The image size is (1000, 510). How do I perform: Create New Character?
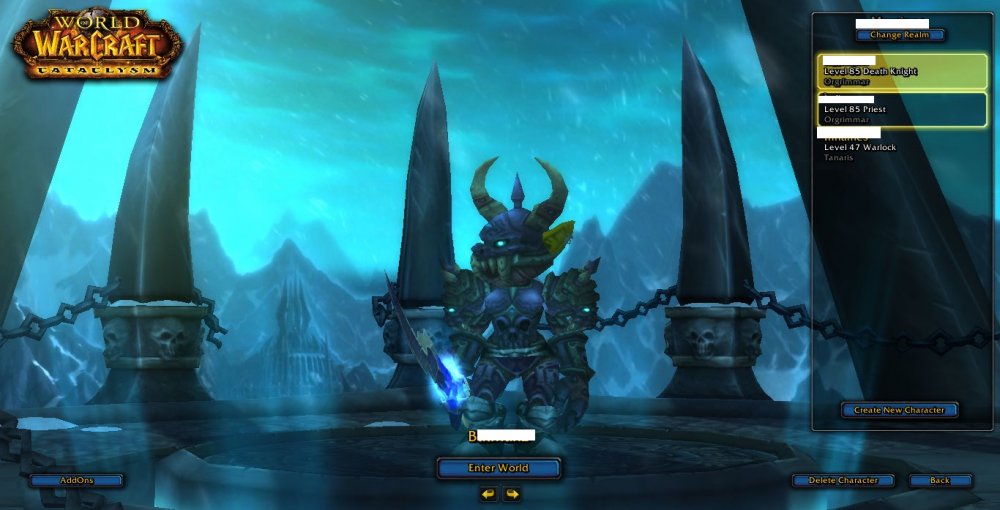coord(900,410)
